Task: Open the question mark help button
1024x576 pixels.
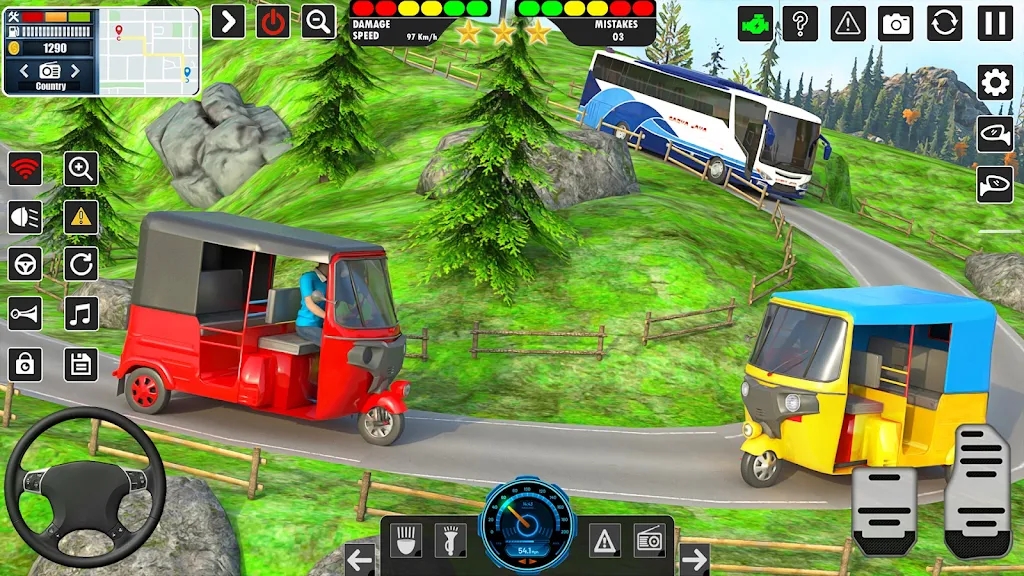Action: [x=800, y=22]
